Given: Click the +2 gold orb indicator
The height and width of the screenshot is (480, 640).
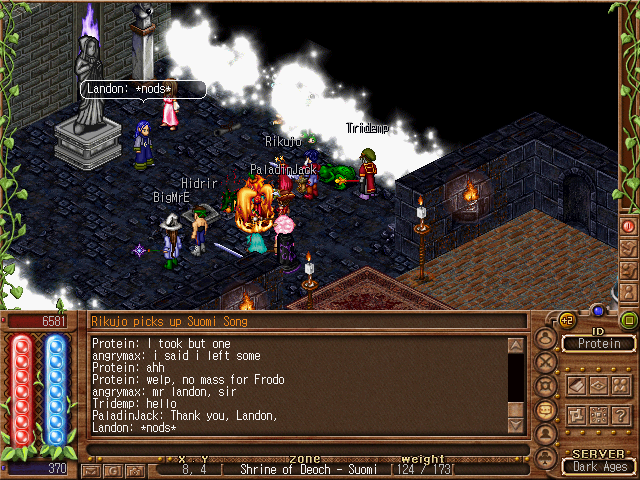Looking at the screenshot, I should click(x=567, y=320).
